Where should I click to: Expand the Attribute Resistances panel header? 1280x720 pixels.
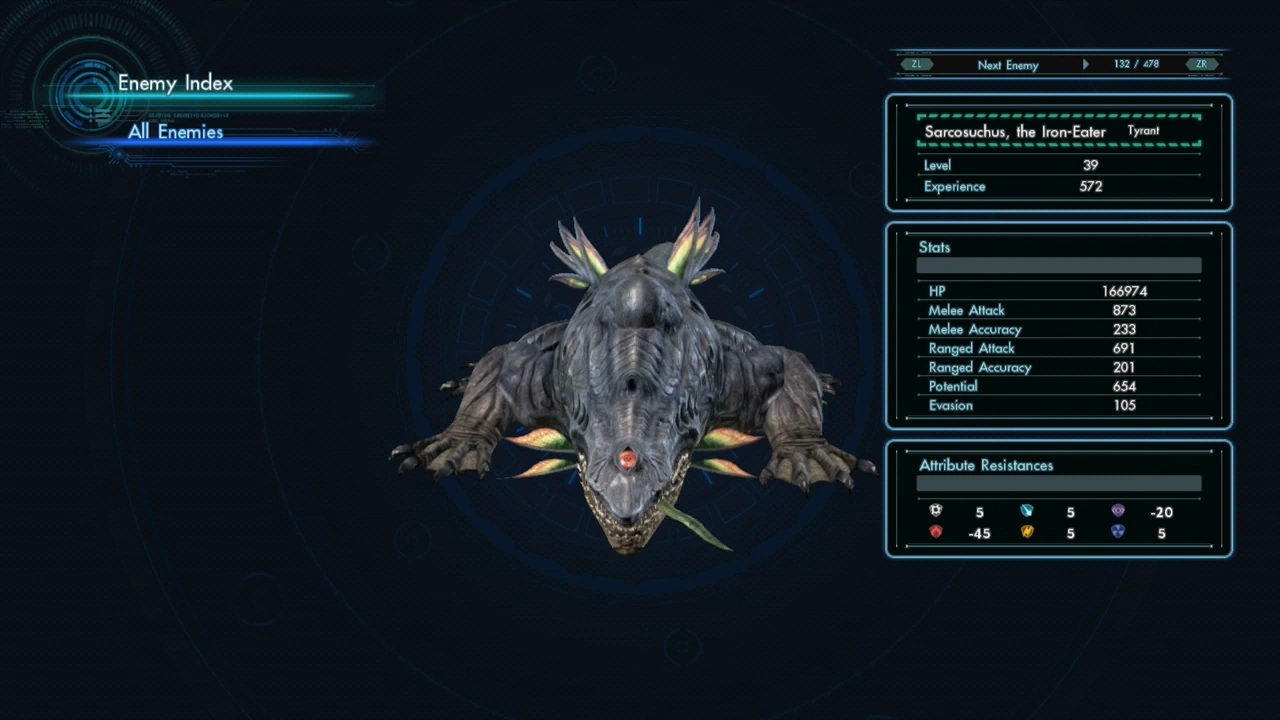click(986, 465)
